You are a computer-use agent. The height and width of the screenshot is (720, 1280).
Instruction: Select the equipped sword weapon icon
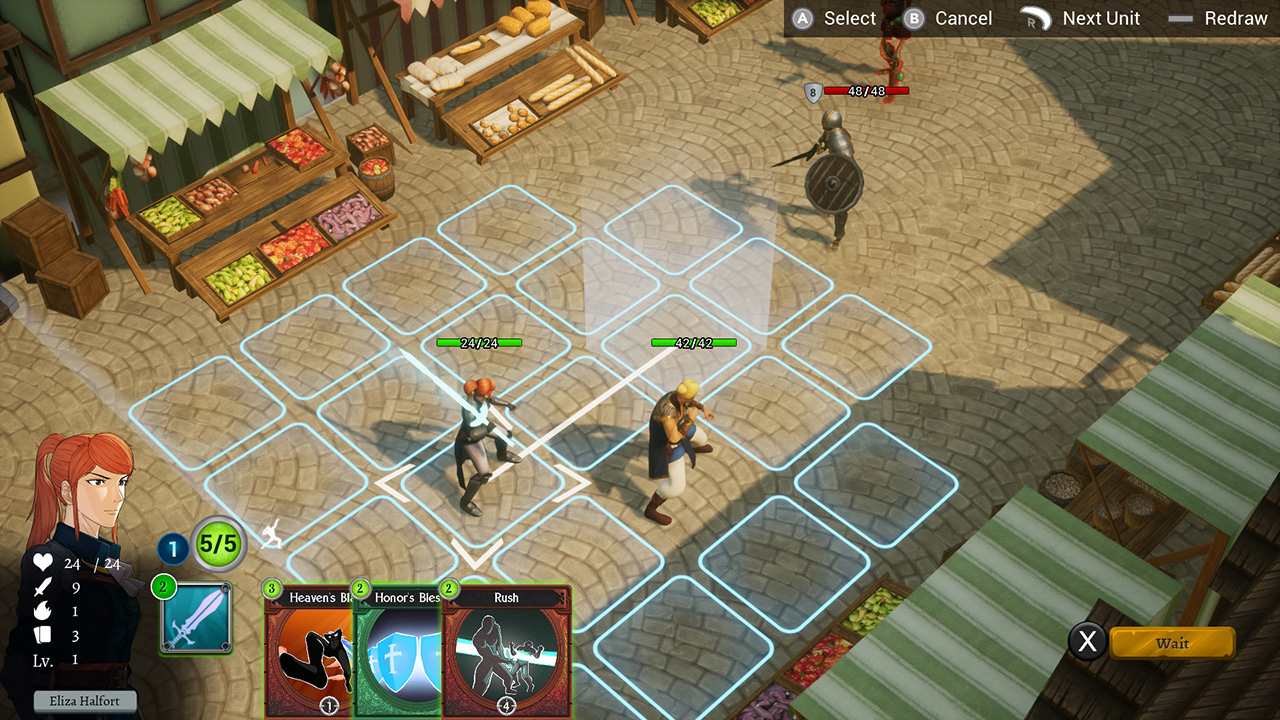coord(196,617)
